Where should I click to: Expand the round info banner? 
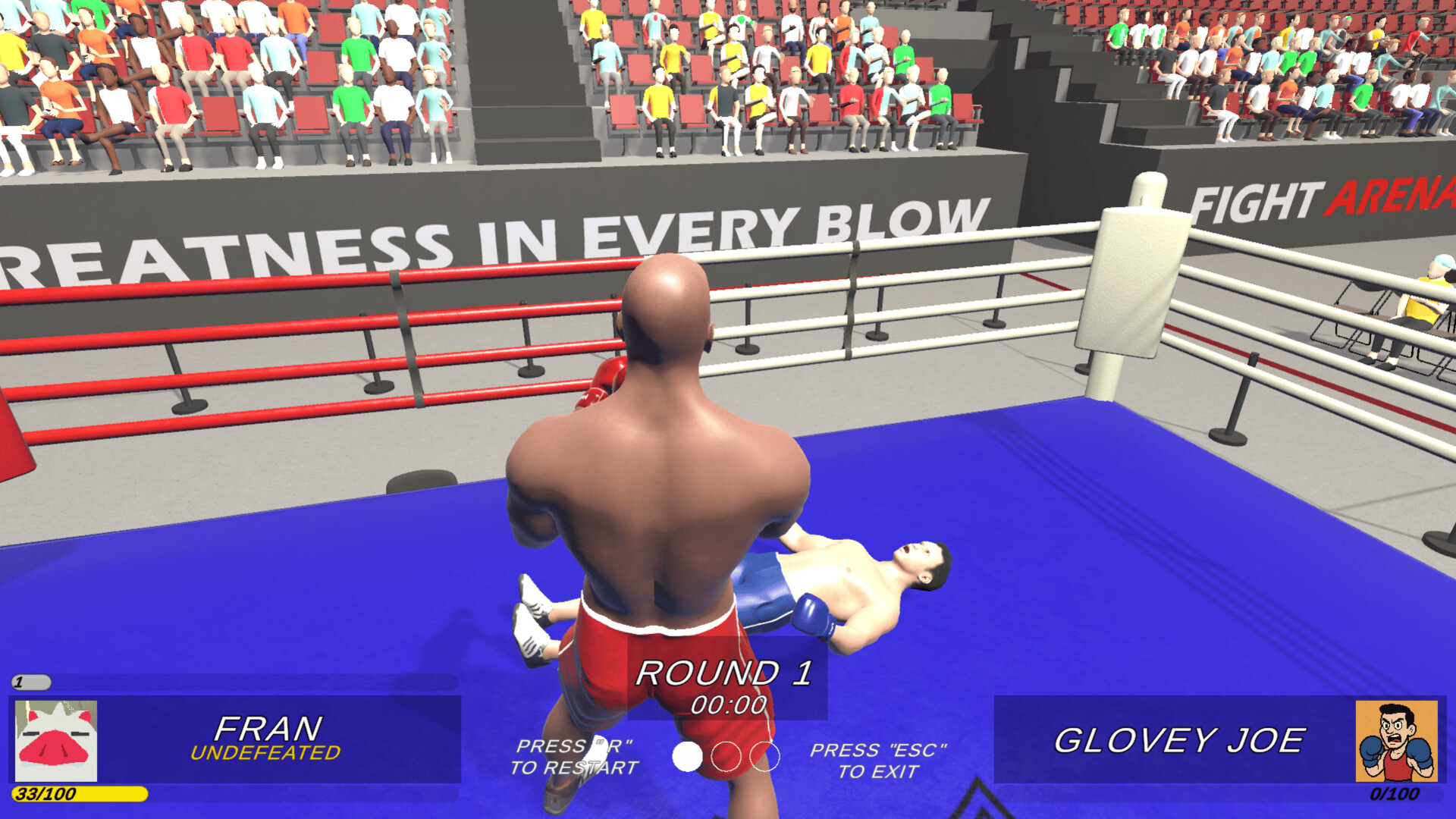(726, 682)
